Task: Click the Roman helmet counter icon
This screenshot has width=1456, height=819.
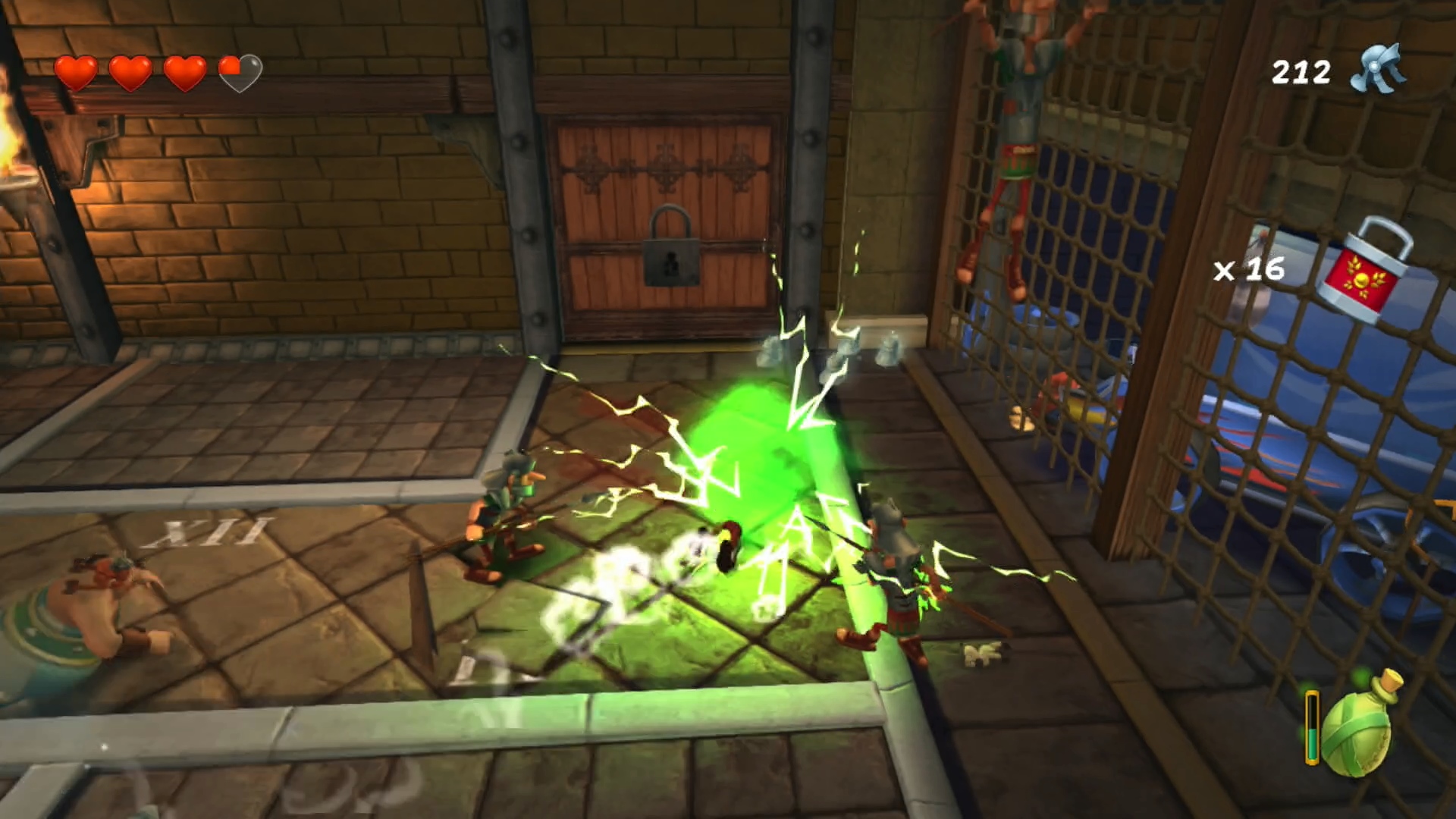Action: tap(1379, 70)
